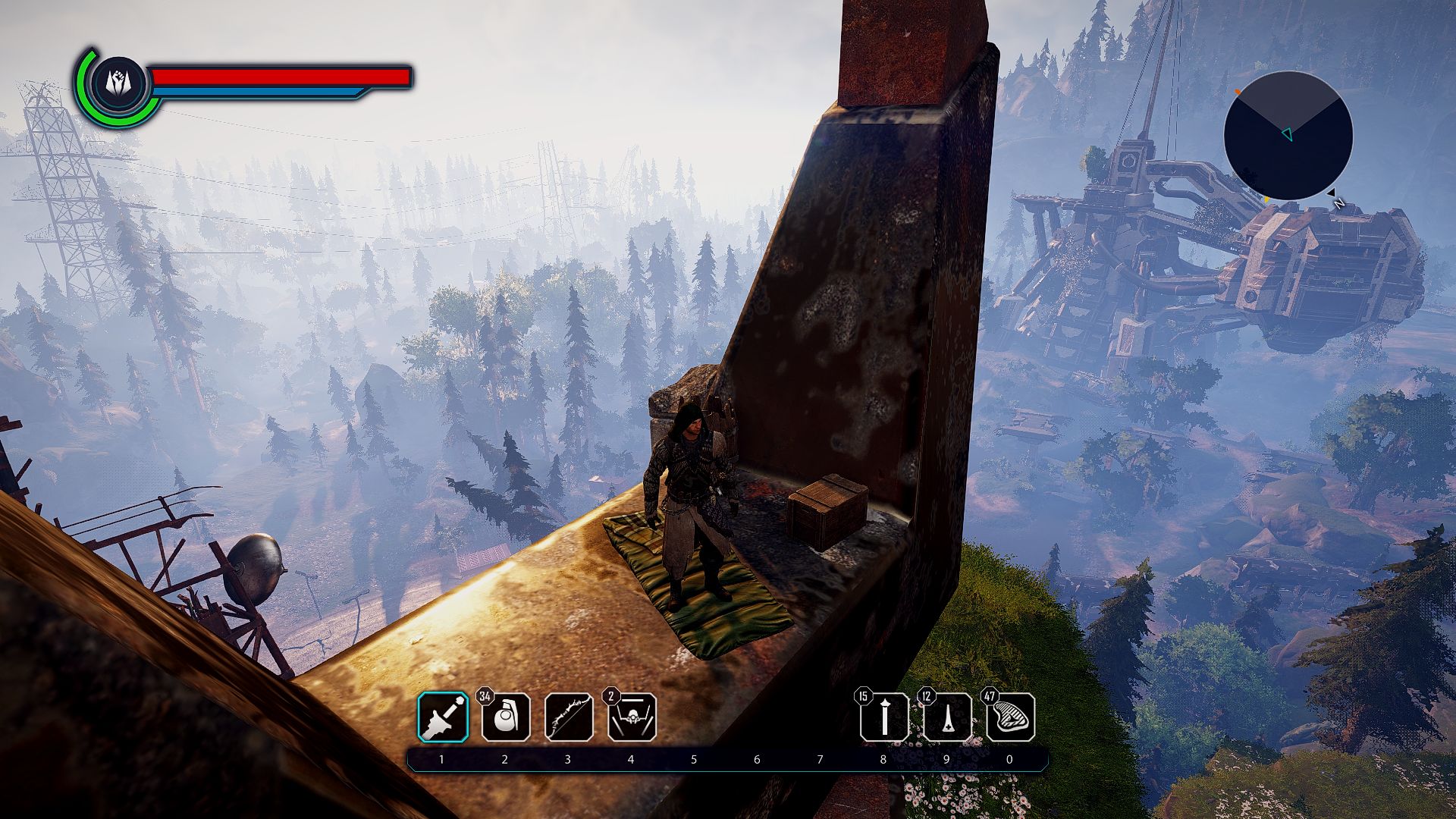The image size is (1456, 819).
Task: Use the healing potion vial with 12 count
Action: tap(947, 717)
